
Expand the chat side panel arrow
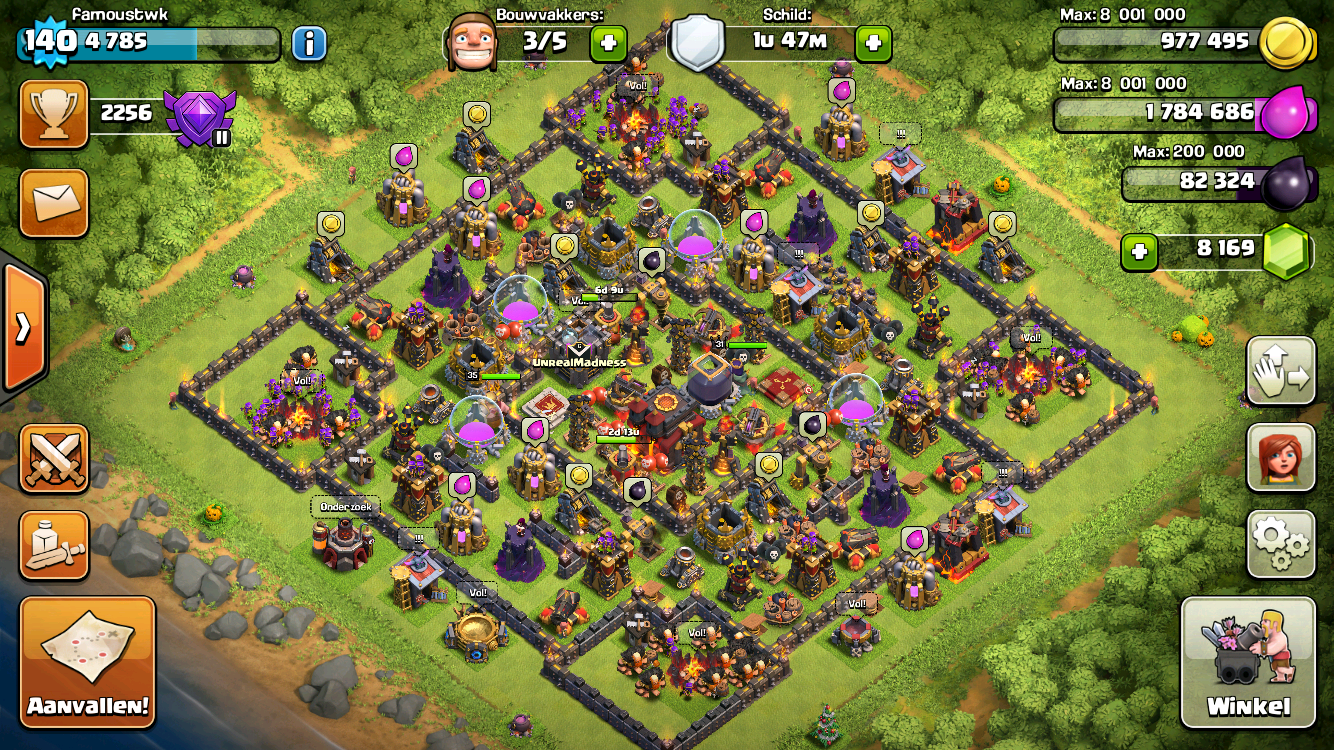click(22, 327)
